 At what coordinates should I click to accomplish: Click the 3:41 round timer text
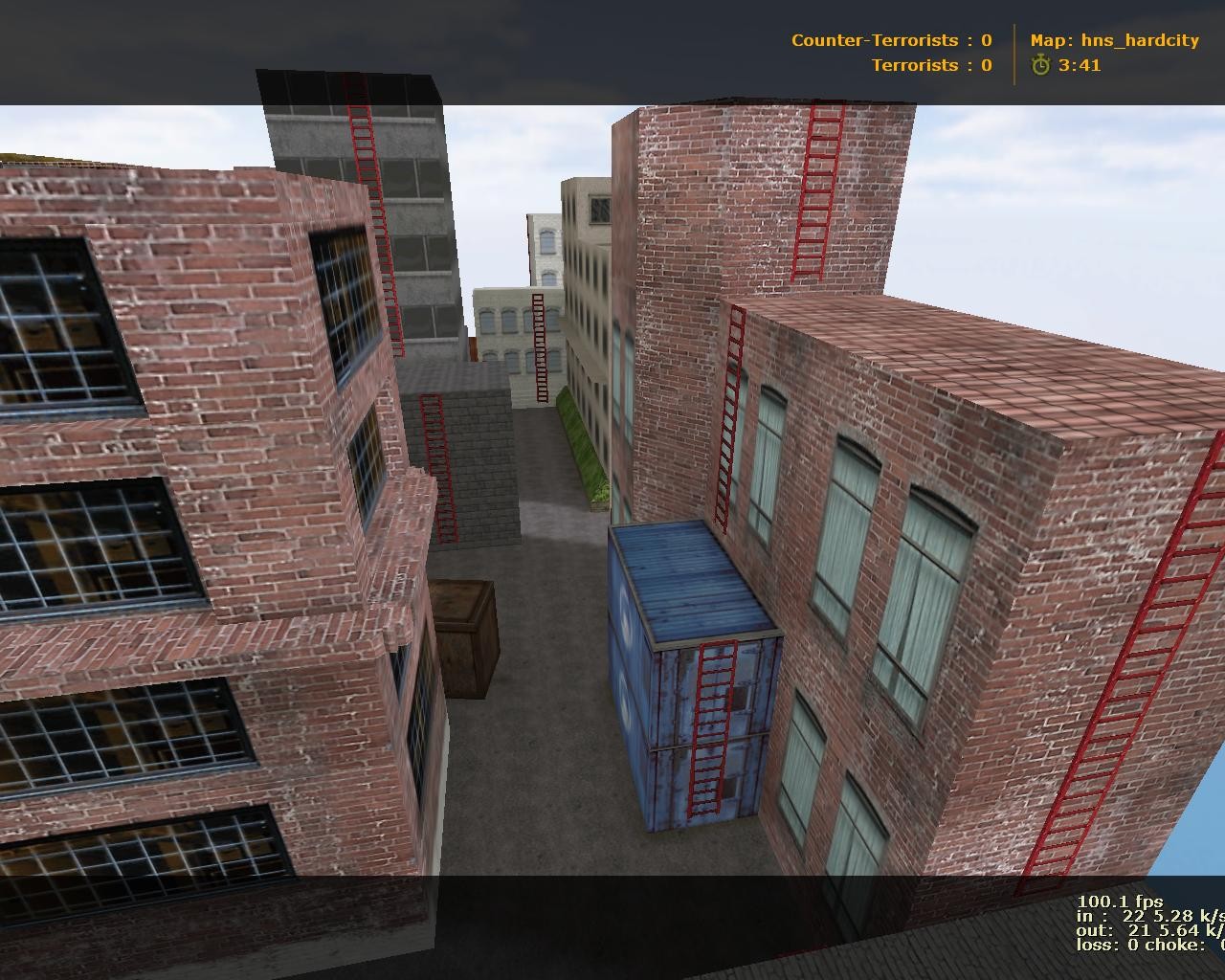point(1080,67)
